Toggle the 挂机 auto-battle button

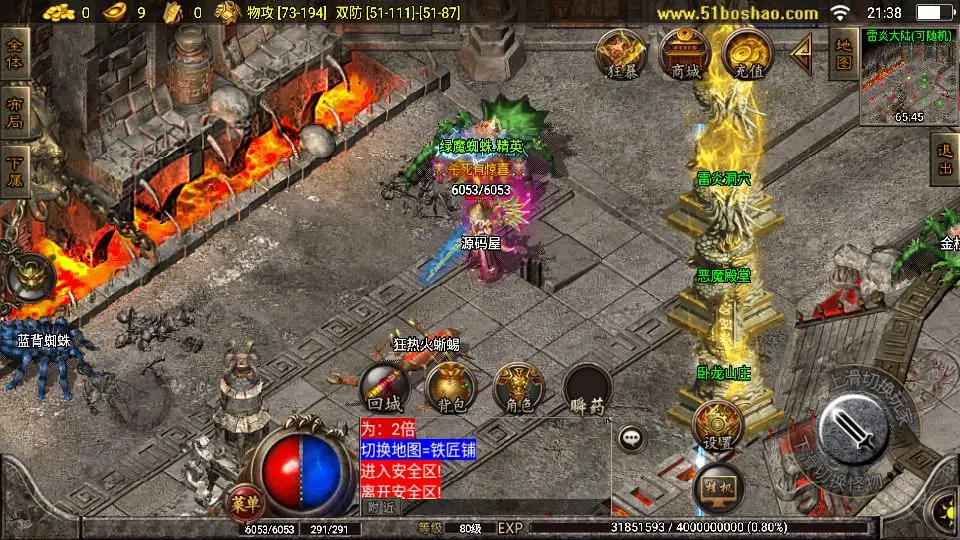tap(717, 489)
